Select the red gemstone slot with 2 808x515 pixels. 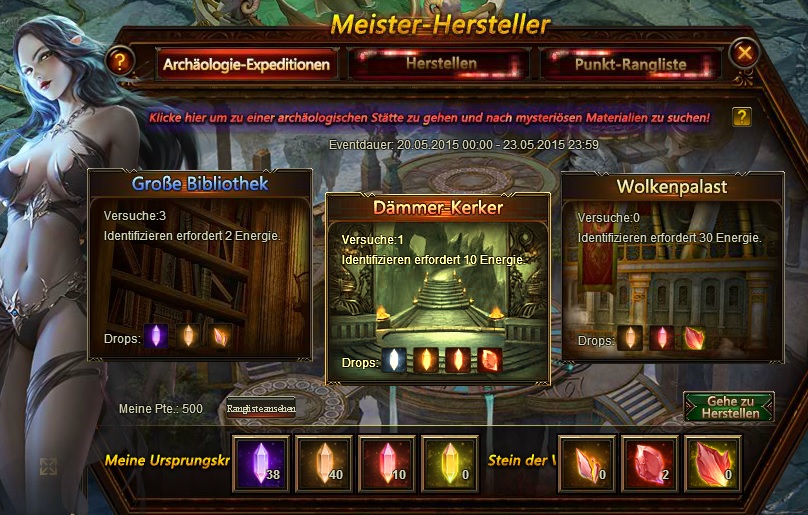(650, 464)
